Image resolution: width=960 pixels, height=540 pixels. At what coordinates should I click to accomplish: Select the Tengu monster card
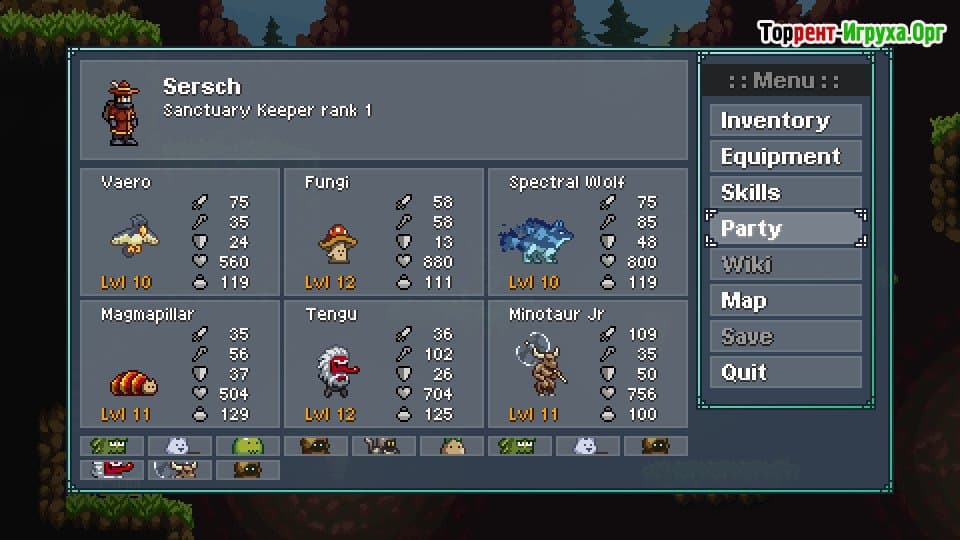click(x=384, y=364)
